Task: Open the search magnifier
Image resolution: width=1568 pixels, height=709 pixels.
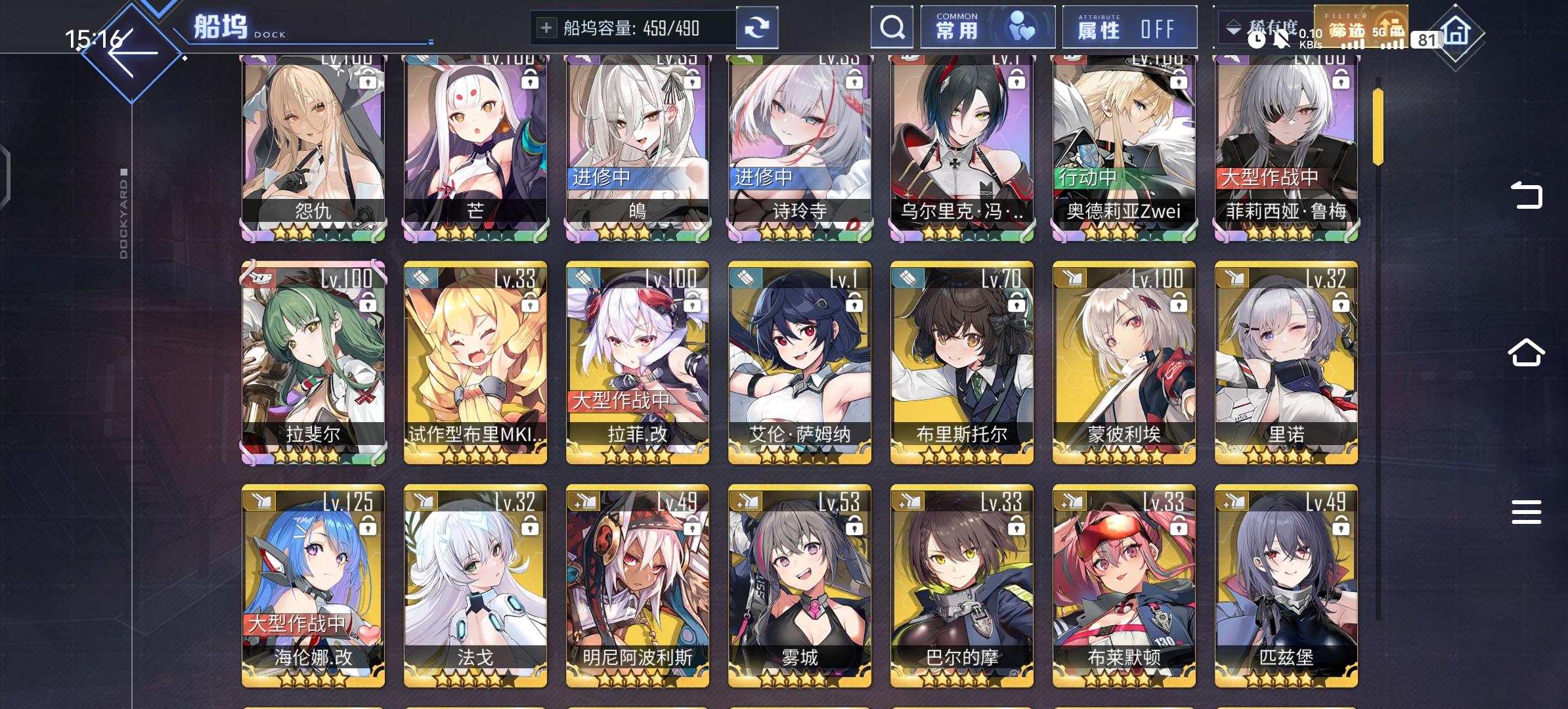Action: 892,28
